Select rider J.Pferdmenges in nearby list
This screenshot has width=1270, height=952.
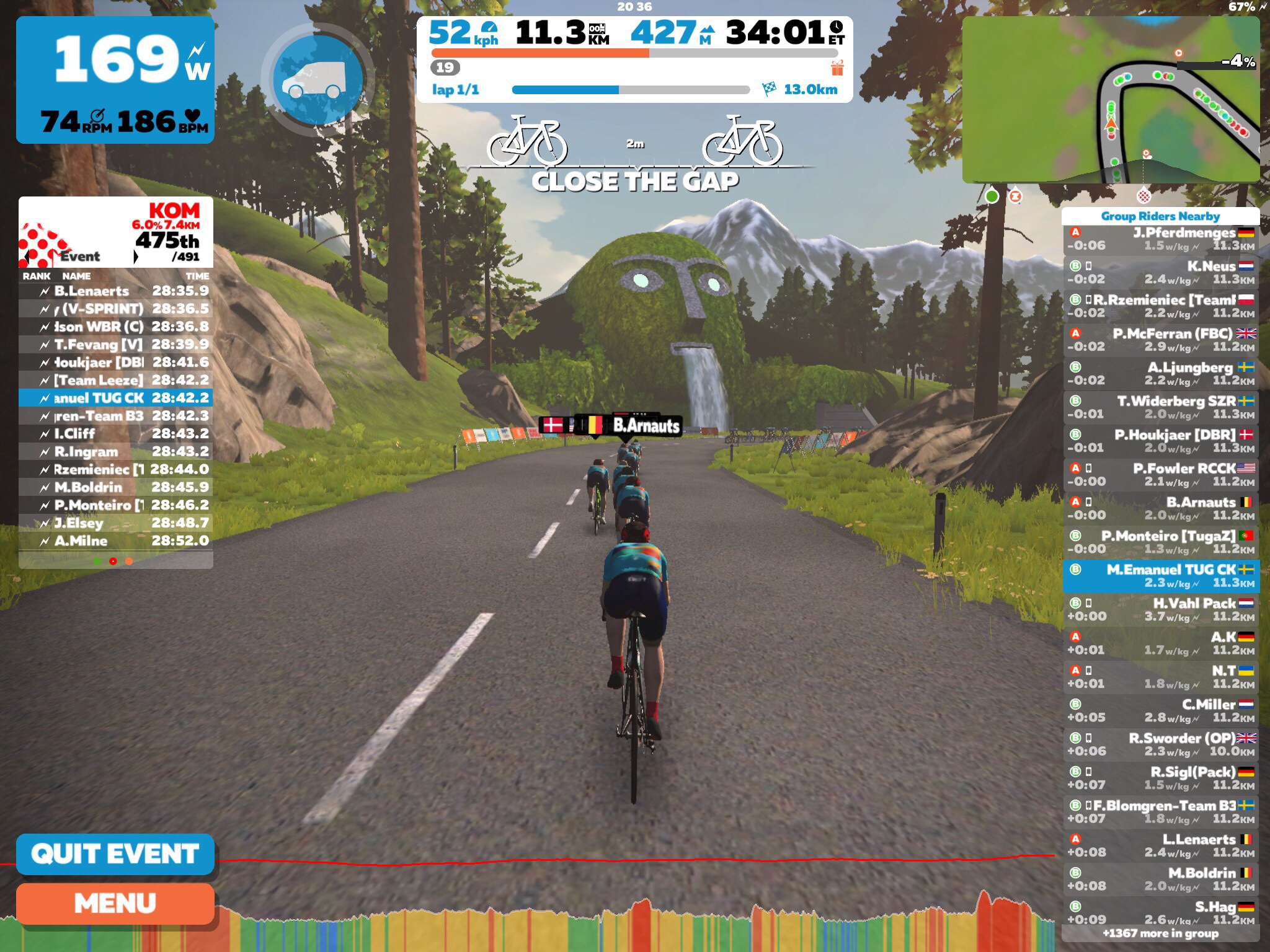(1160, 239)
